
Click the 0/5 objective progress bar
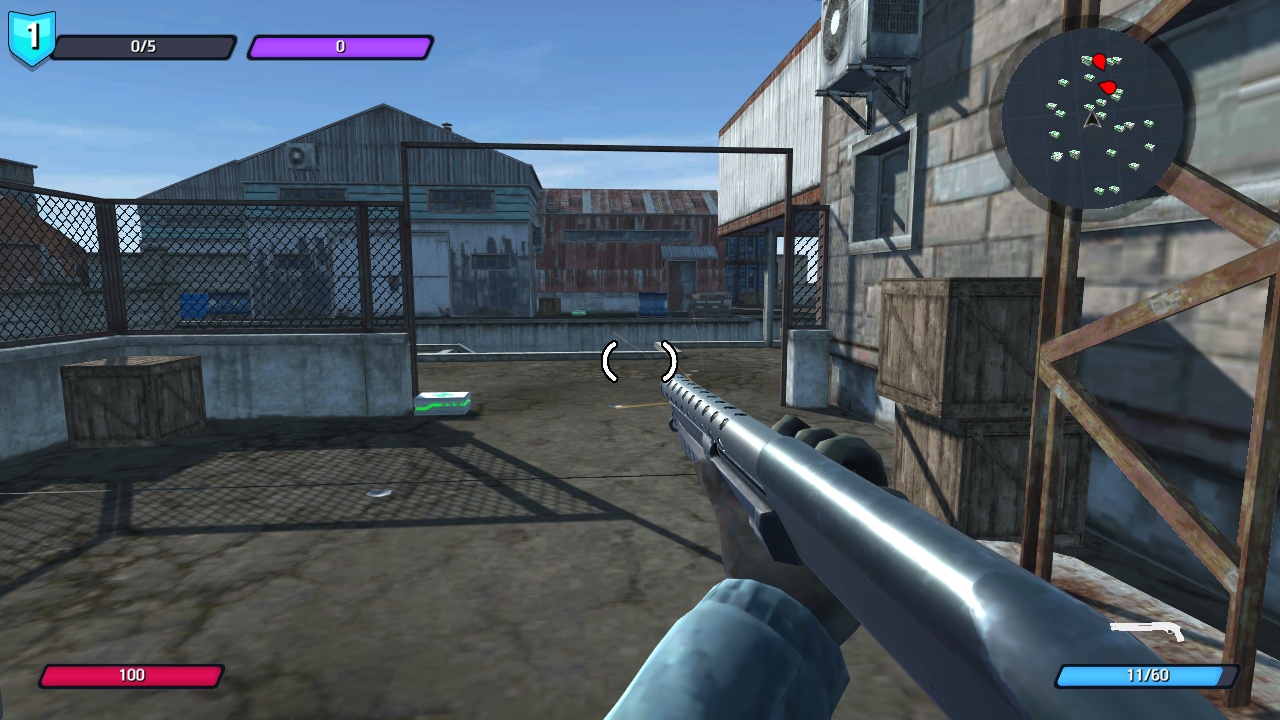click(x=145, y=46)
